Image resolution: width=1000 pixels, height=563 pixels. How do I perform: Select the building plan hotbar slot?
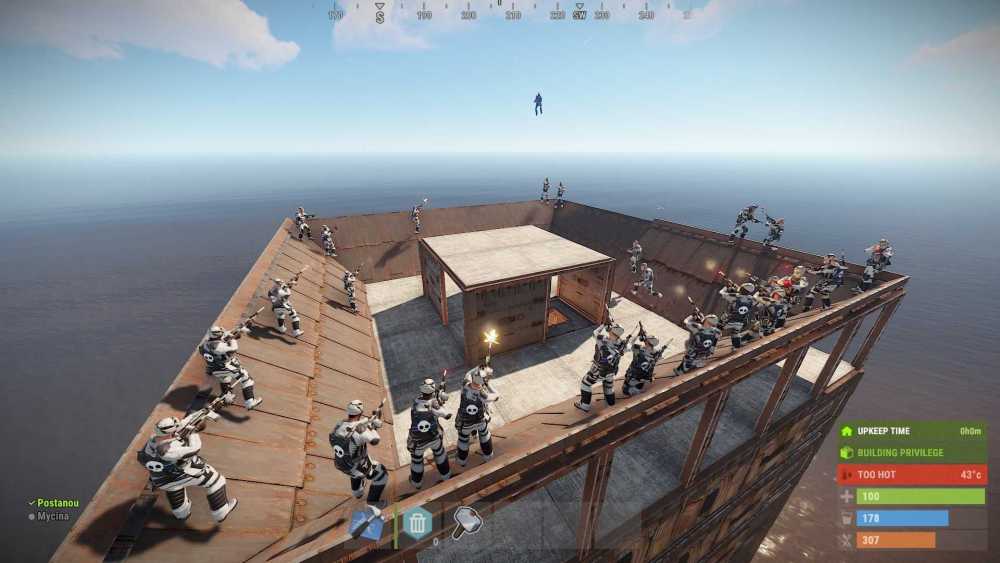pyautogui.click(x=368, y=523)
